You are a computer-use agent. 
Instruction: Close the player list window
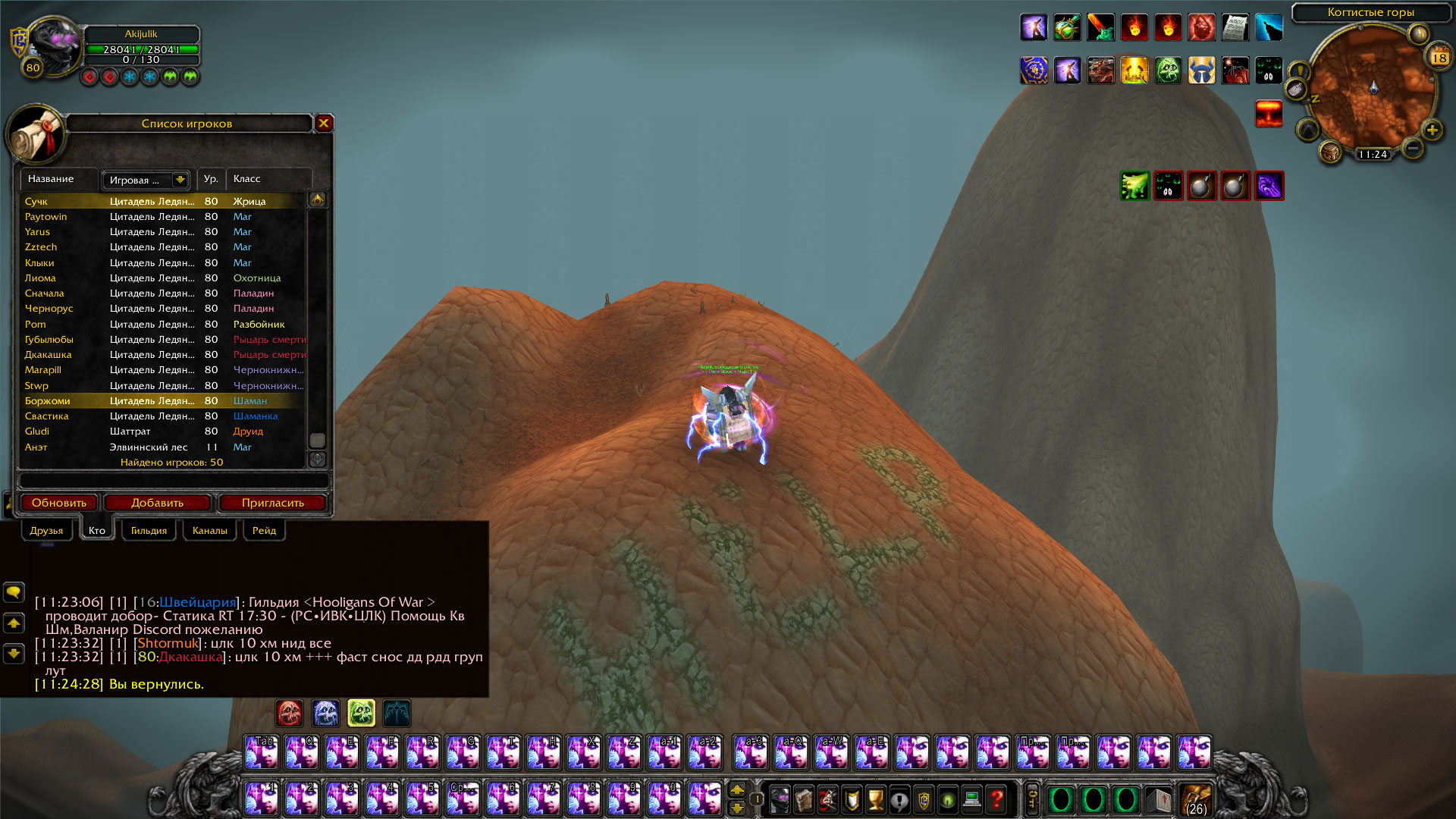pyautogui.click(x=324, y=123)
